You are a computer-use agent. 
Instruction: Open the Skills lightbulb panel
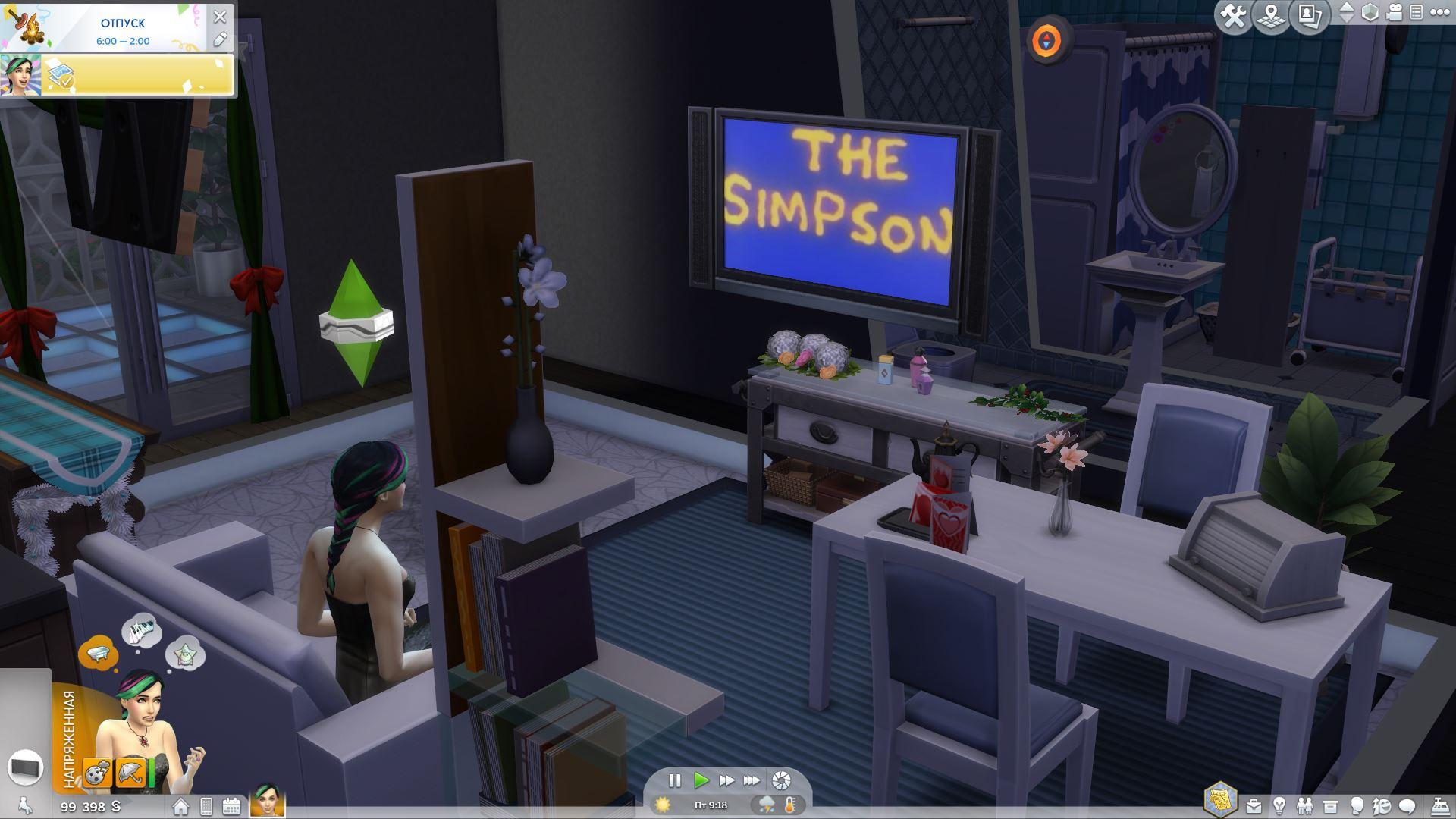[x=1279, y=805]
